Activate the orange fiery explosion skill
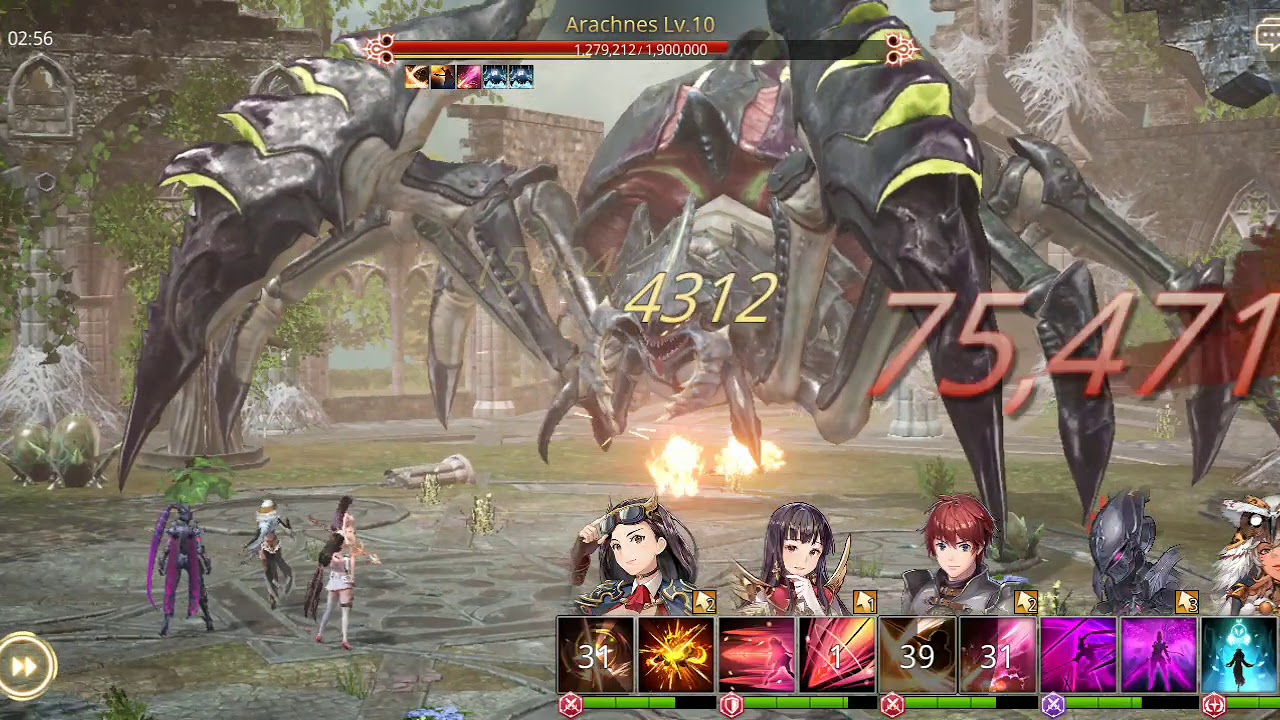Screen dimensions: 1280x720 pyautogui.click(x=676, y=655)
